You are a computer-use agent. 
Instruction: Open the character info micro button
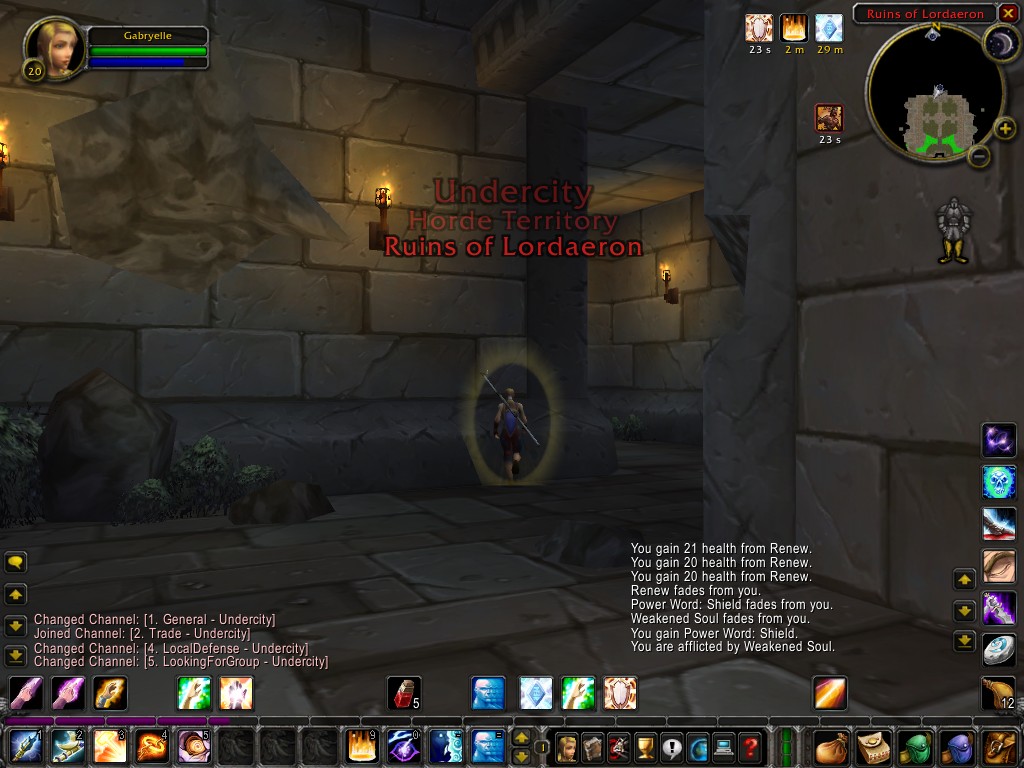tap(567, 746)
